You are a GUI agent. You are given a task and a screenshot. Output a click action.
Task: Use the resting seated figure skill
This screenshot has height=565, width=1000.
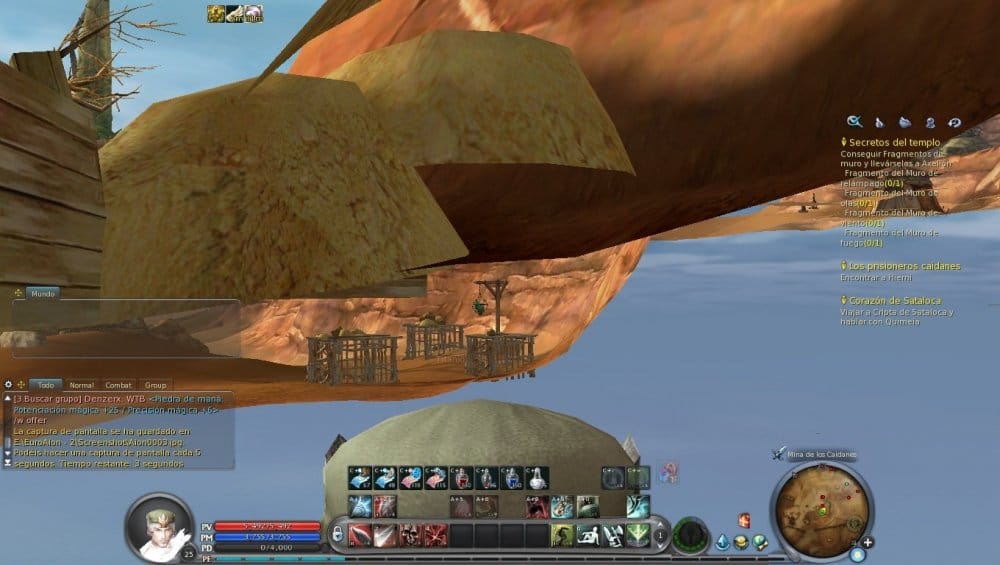click(x=587, y=535)
